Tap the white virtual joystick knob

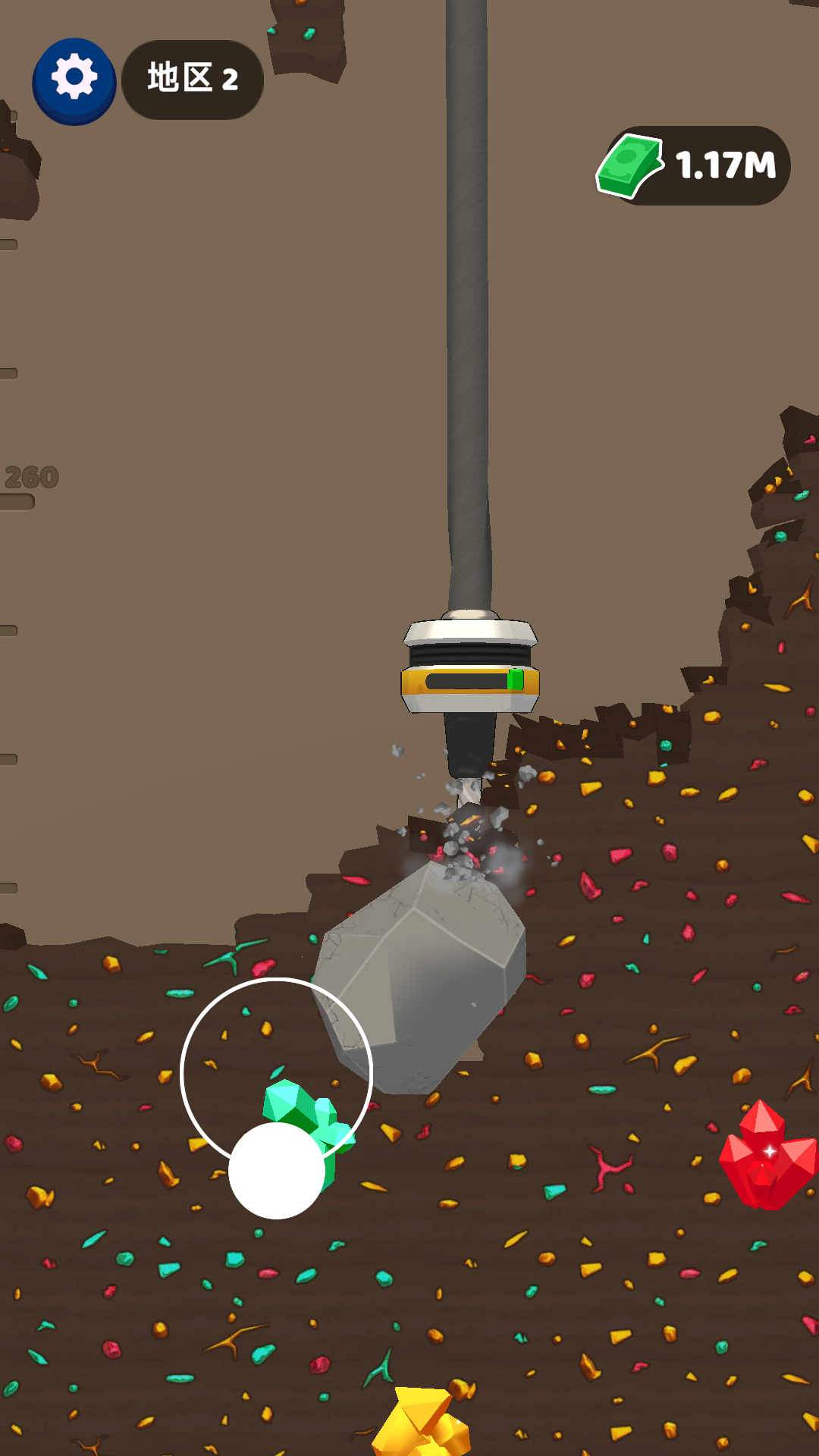pos(277,1170)
